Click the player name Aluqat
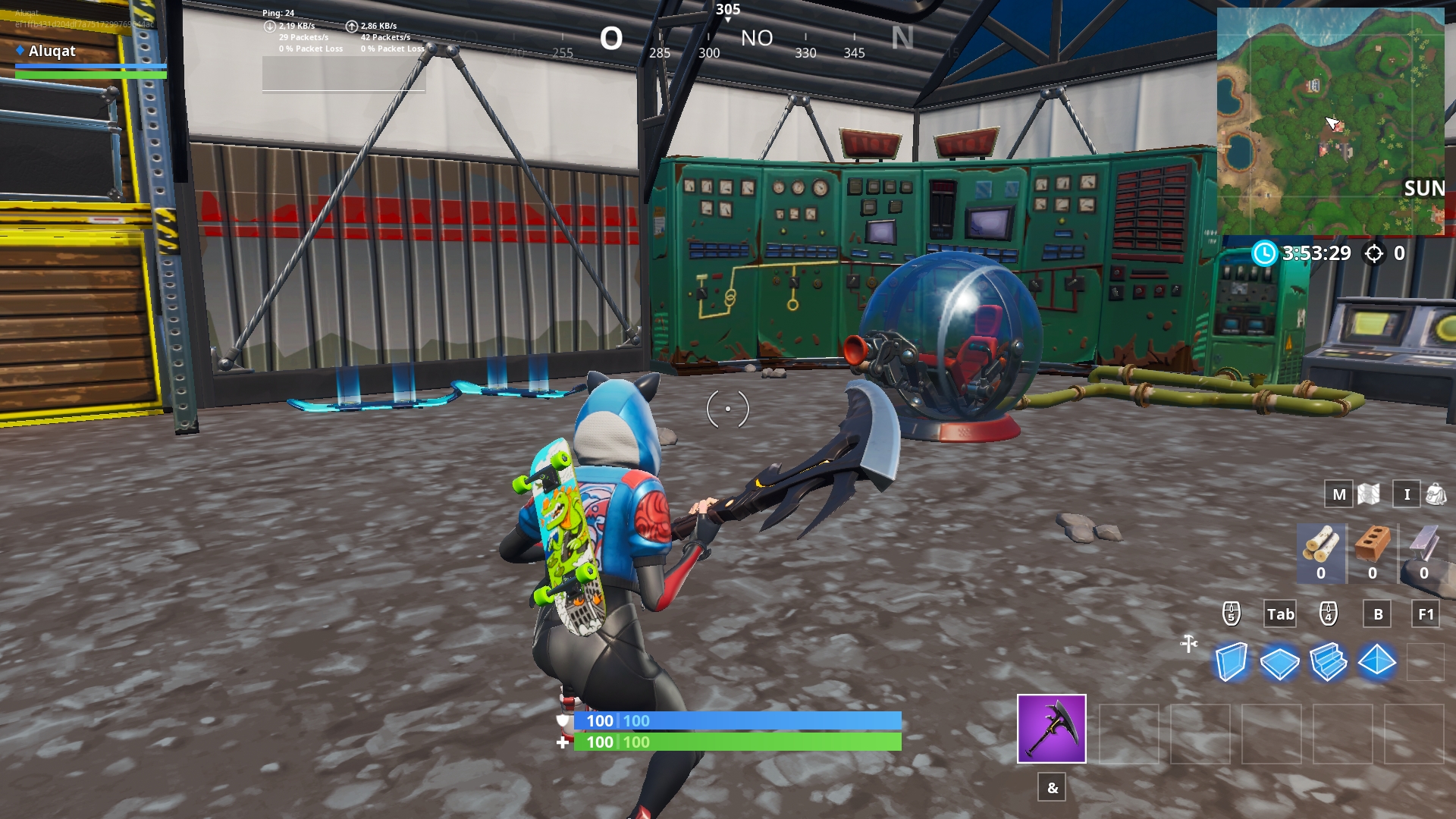Image resolution: width=1456 pixels, height=819 pixels. (50, 52)
